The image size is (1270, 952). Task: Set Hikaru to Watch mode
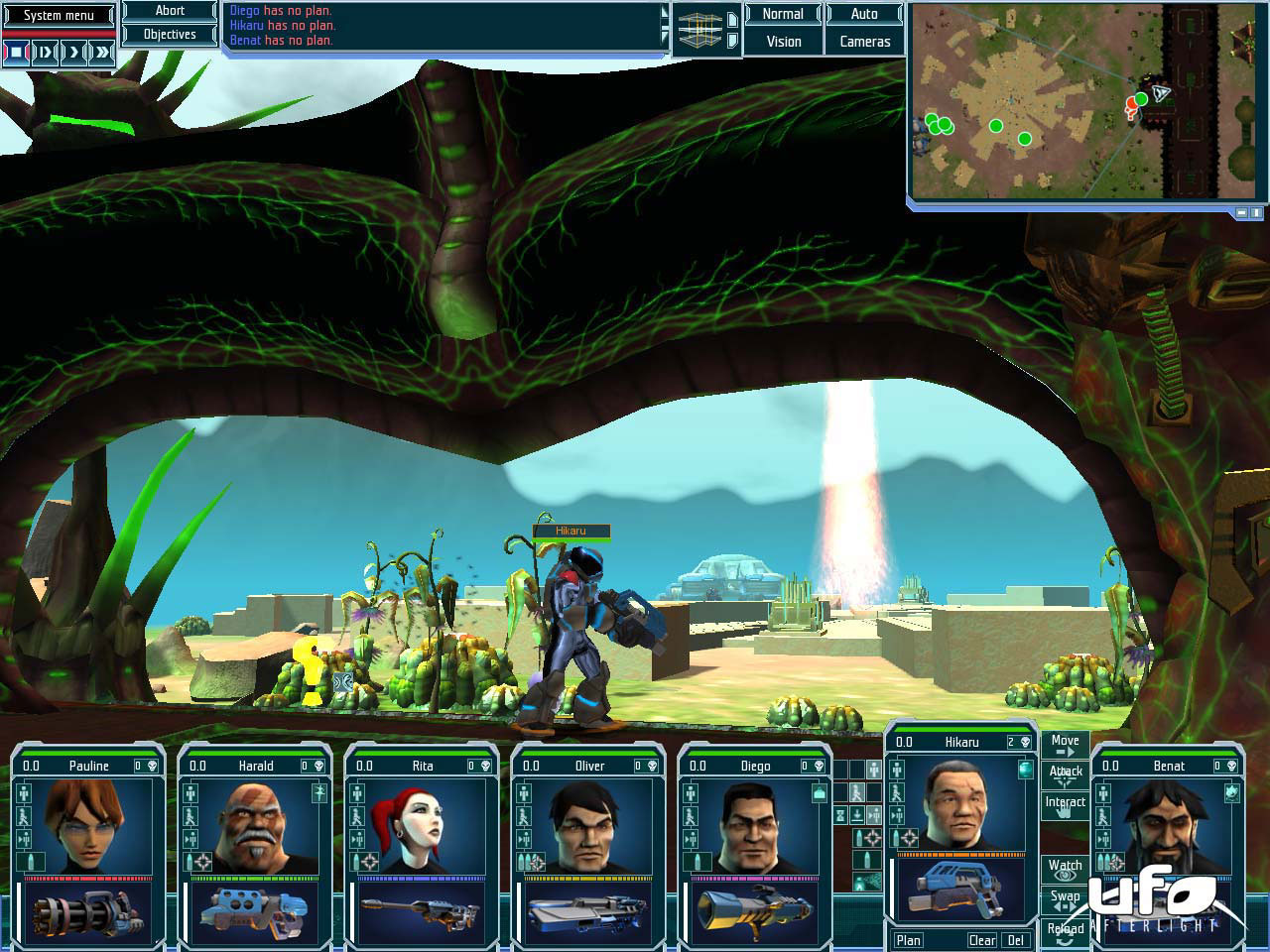(x=1065, y=869)
